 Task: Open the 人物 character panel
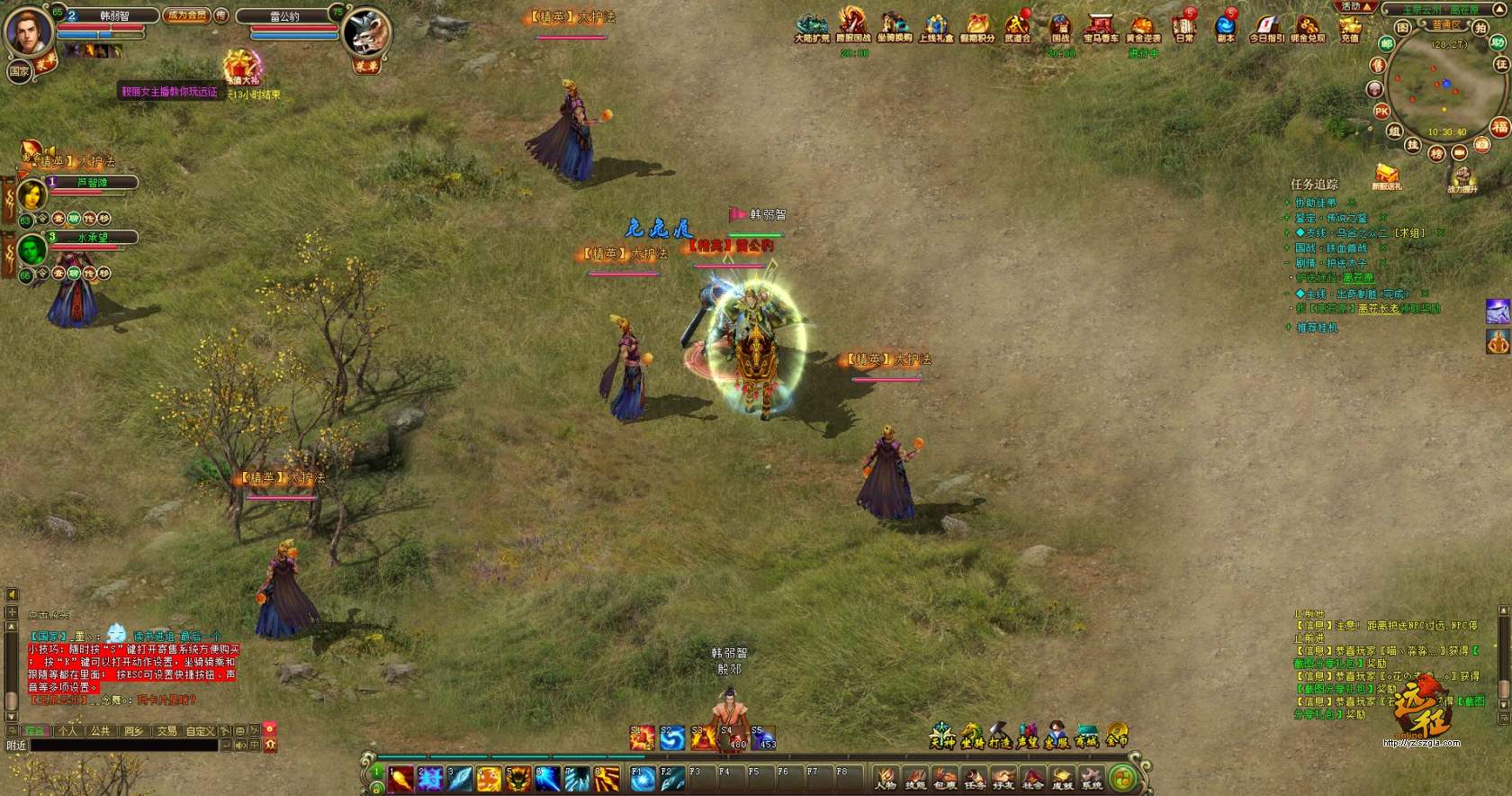(x=886, y=778)
